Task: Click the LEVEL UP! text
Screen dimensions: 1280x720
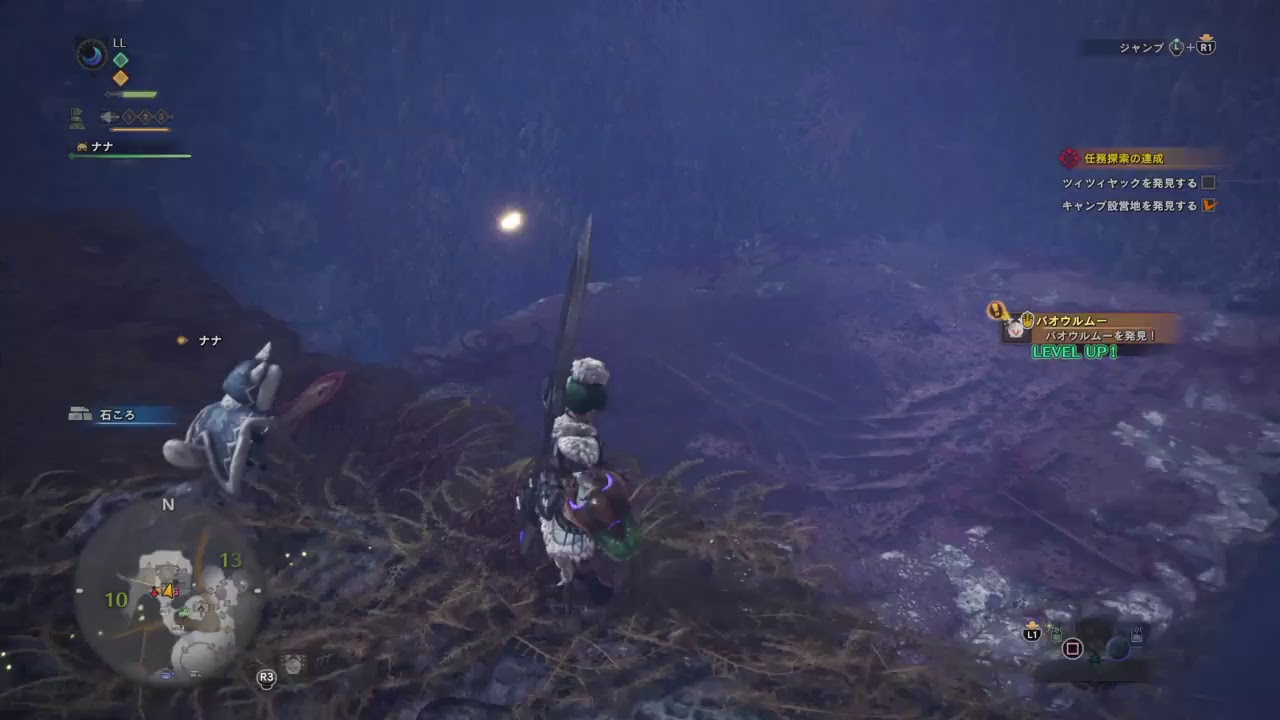Action: click(1075, 352)
